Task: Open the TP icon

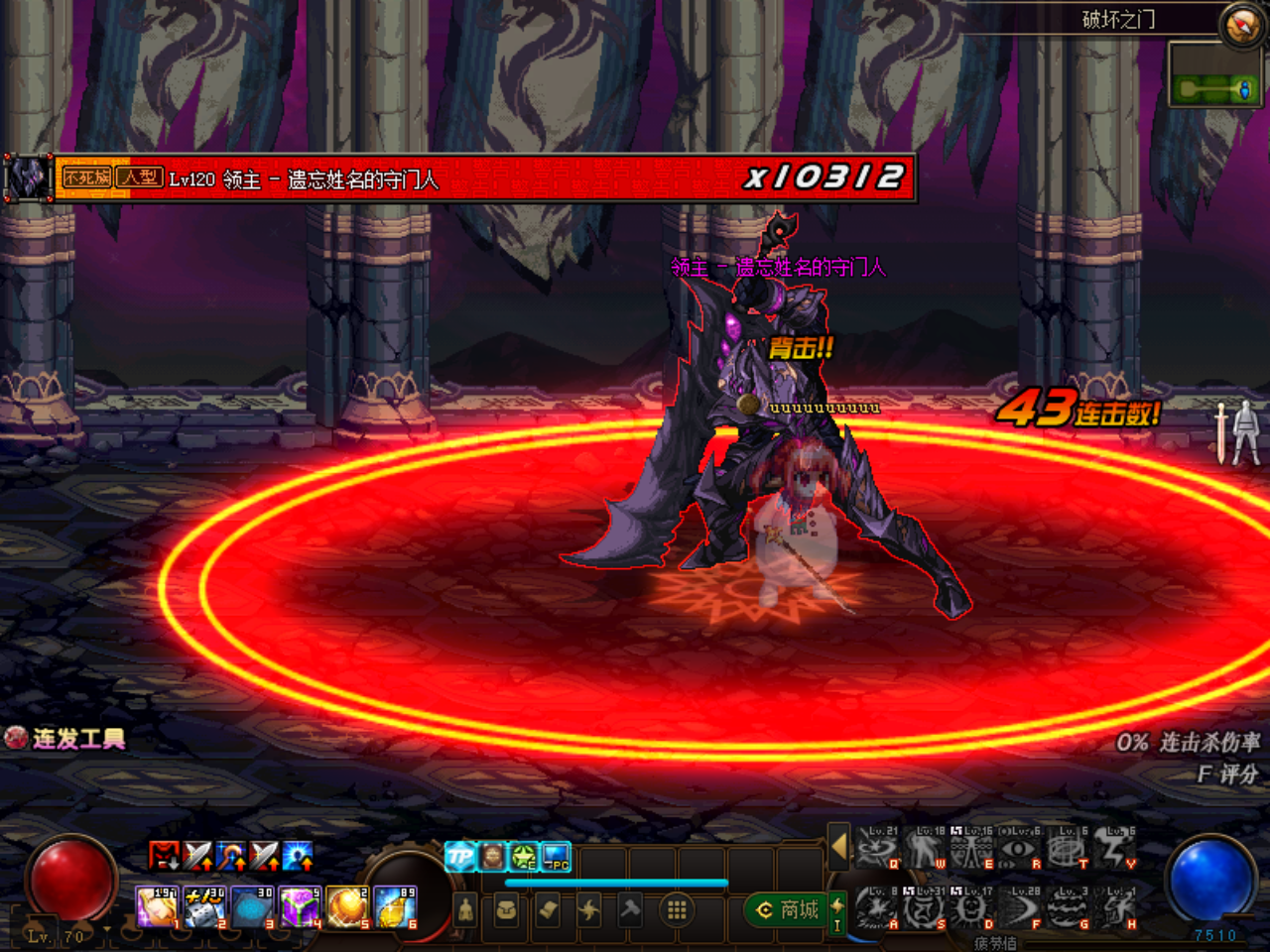Action: [x=460, y=856]
